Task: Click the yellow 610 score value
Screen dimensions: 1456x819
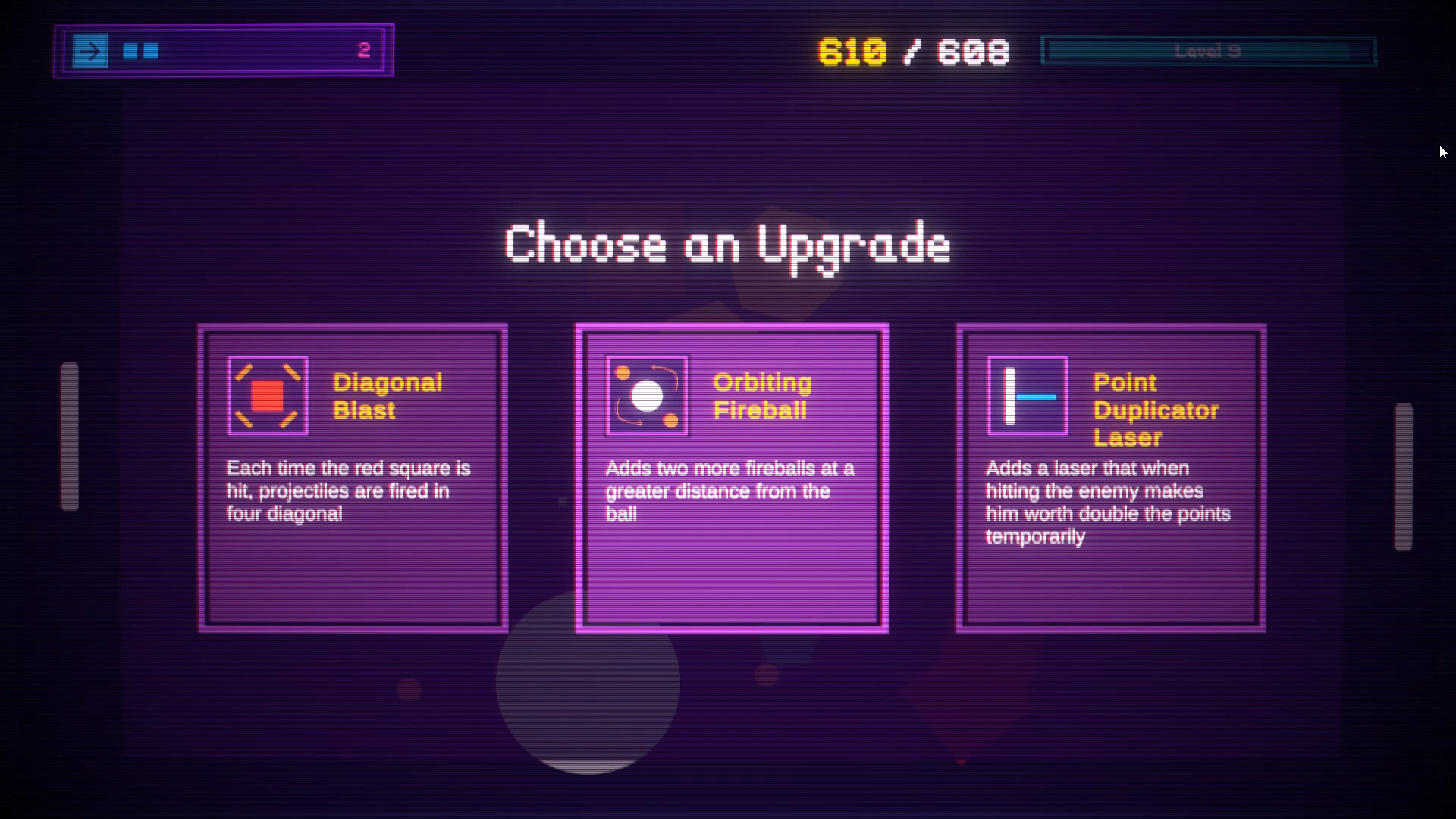Action: pos(852,51)
